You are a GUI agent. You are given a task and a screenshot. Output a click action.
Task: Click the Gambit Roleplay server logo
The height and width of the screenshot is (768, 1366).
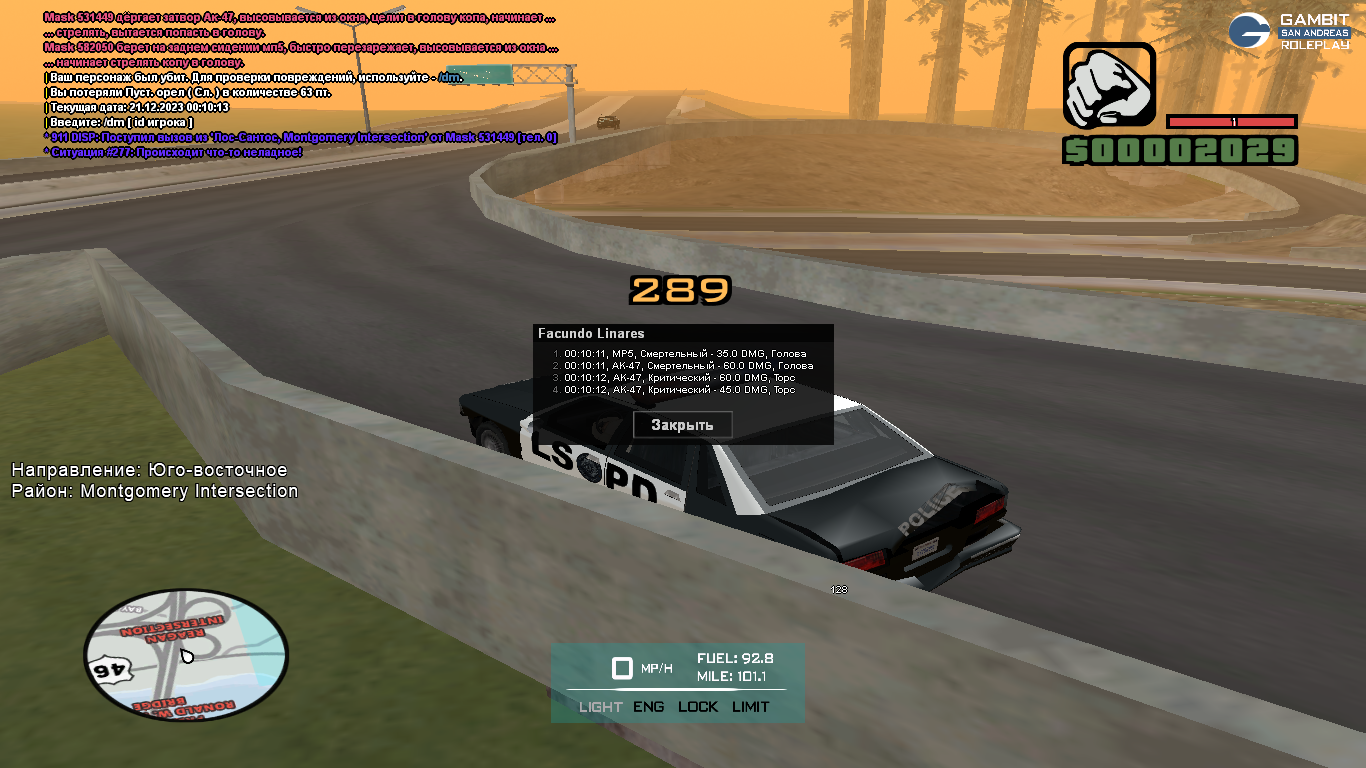[x=1288, y=32]
